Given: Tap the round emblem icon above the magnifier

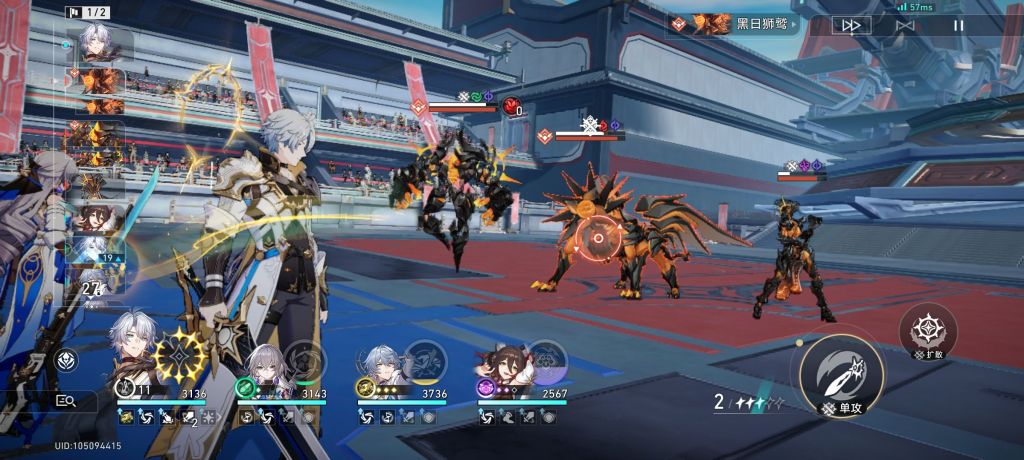Looking at the screenshot, I should click(66, 361).
